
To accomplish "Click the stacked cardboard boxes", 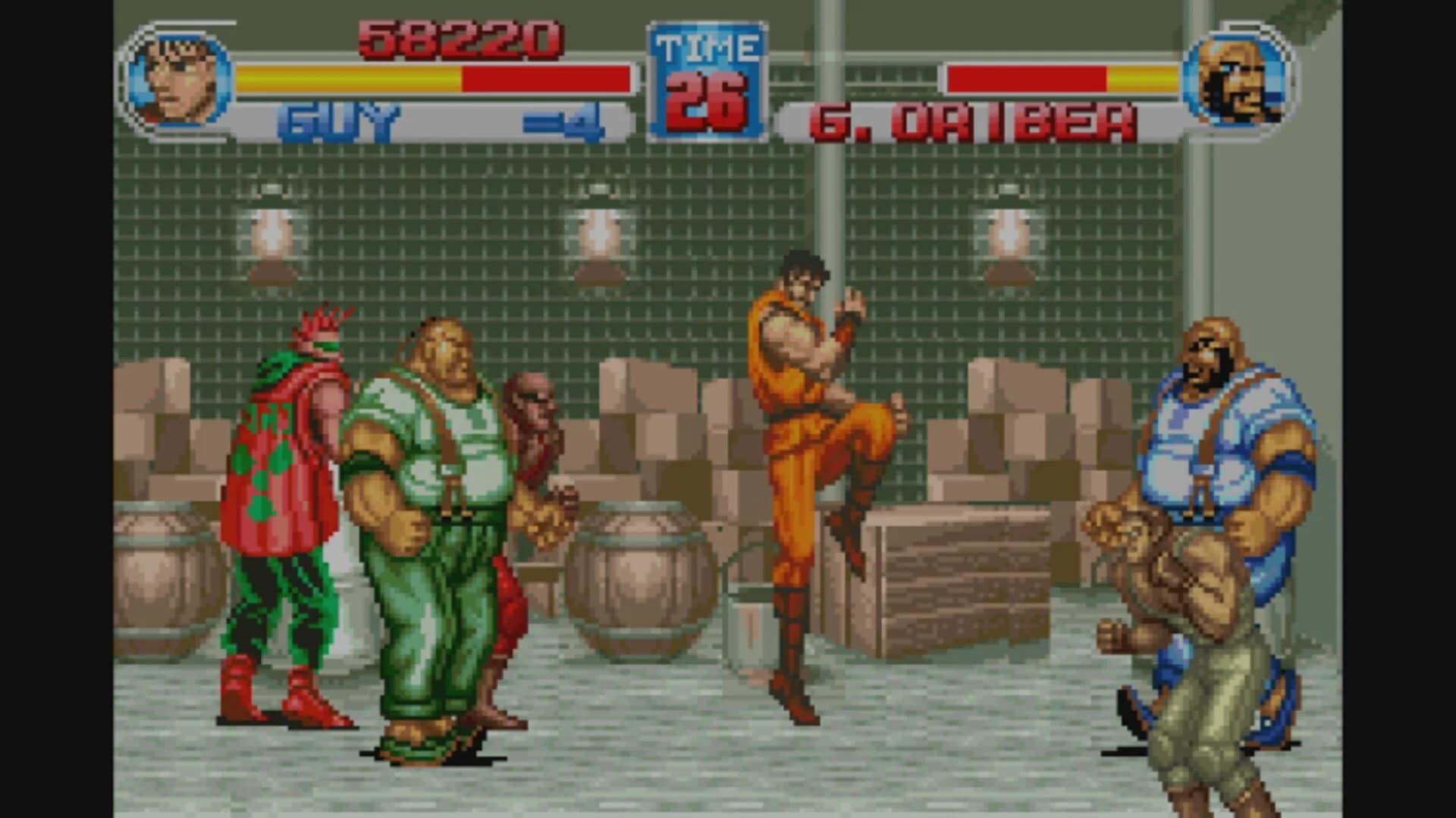I will [x=667, y=432].
